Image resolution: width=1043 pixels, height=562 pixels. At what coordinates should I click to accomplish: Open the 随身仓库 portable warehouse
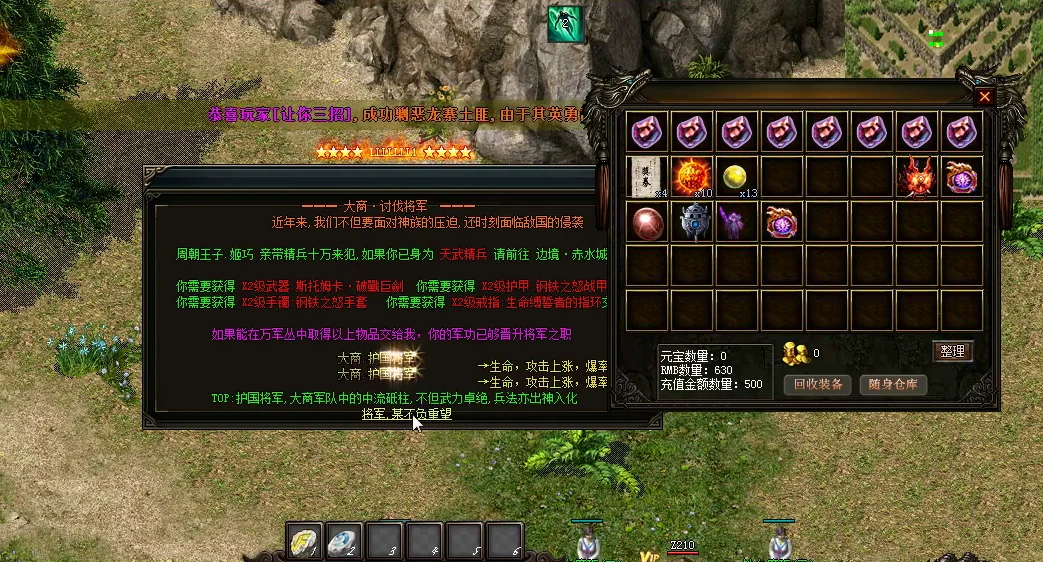(x=893, y=384)
